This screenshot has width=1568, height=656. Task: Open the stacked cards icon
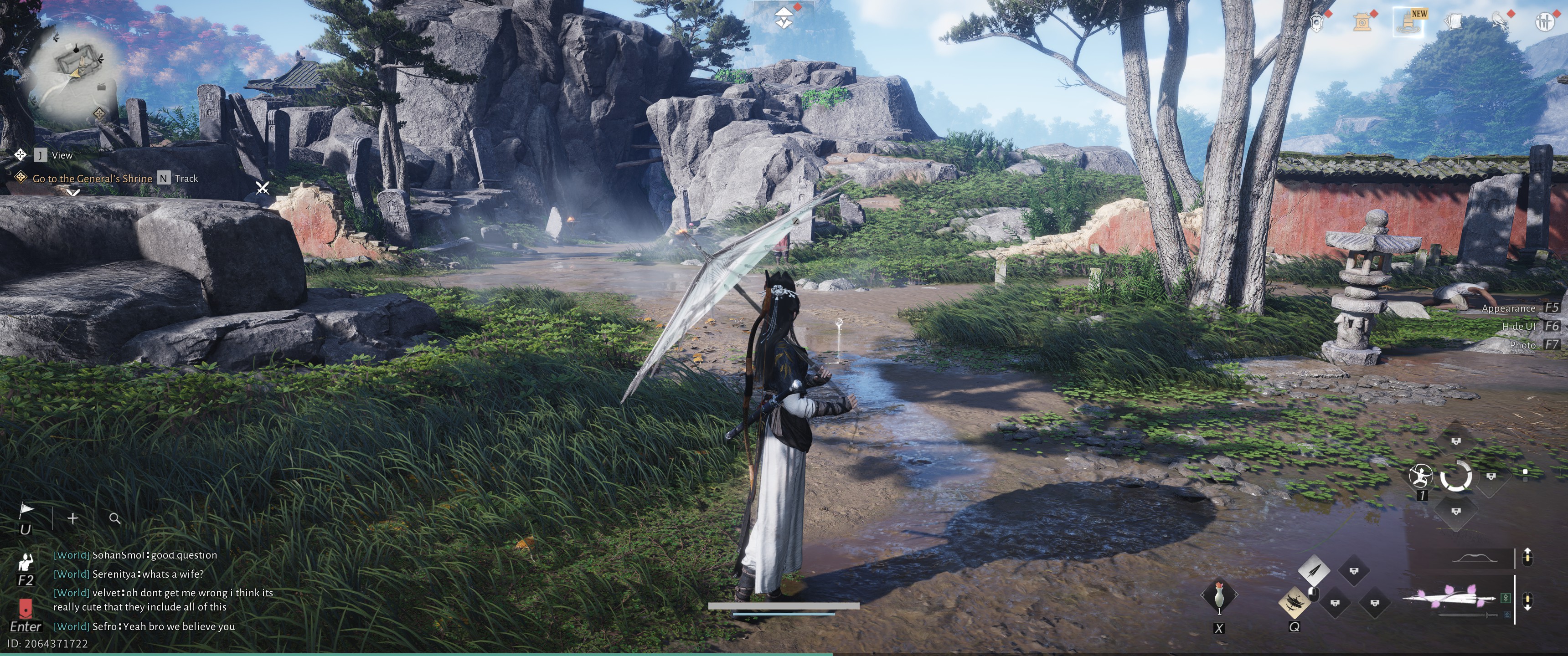pos(1454,22)
